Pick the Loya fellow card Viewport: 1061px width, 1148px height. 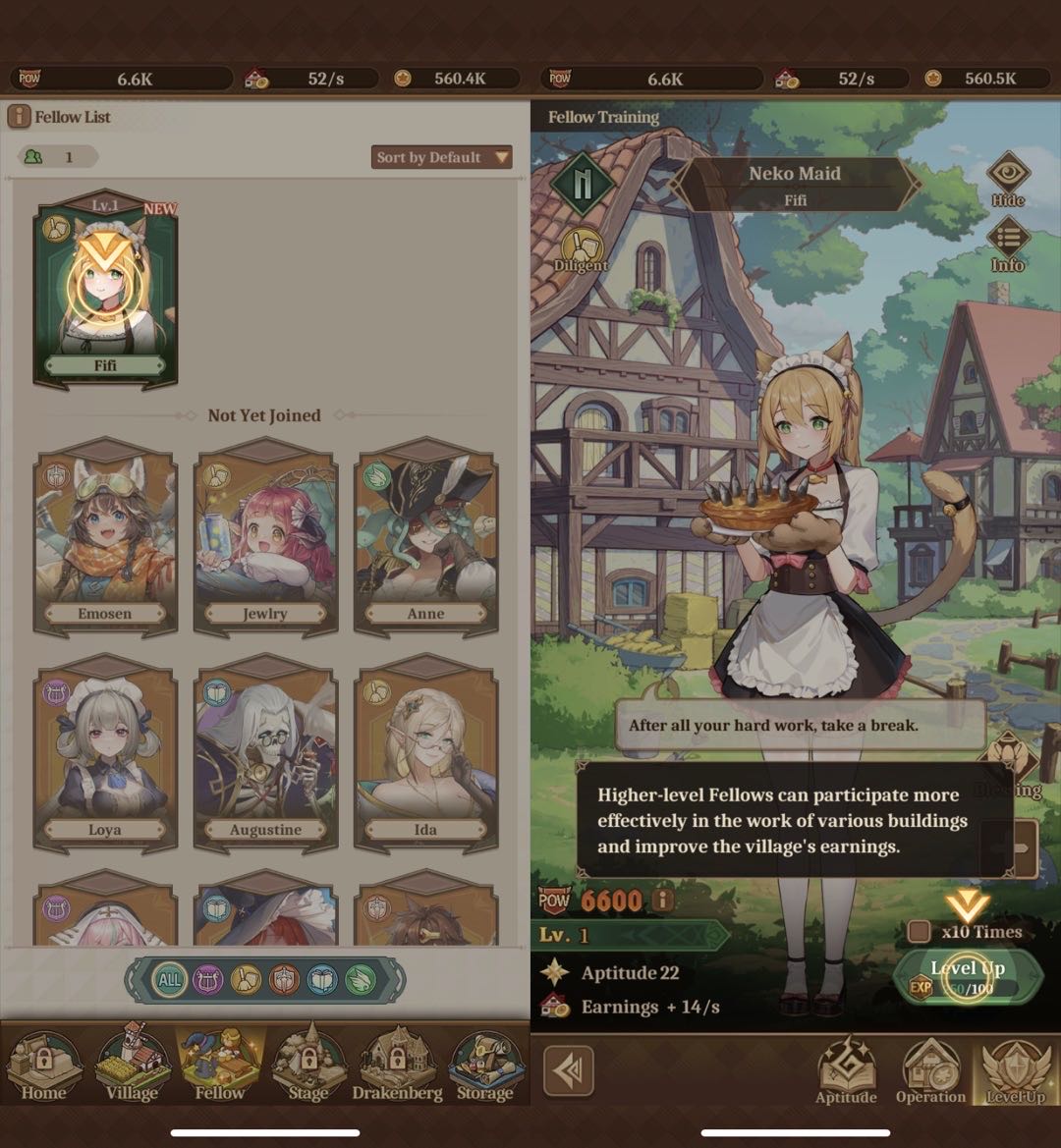[105, 751]
